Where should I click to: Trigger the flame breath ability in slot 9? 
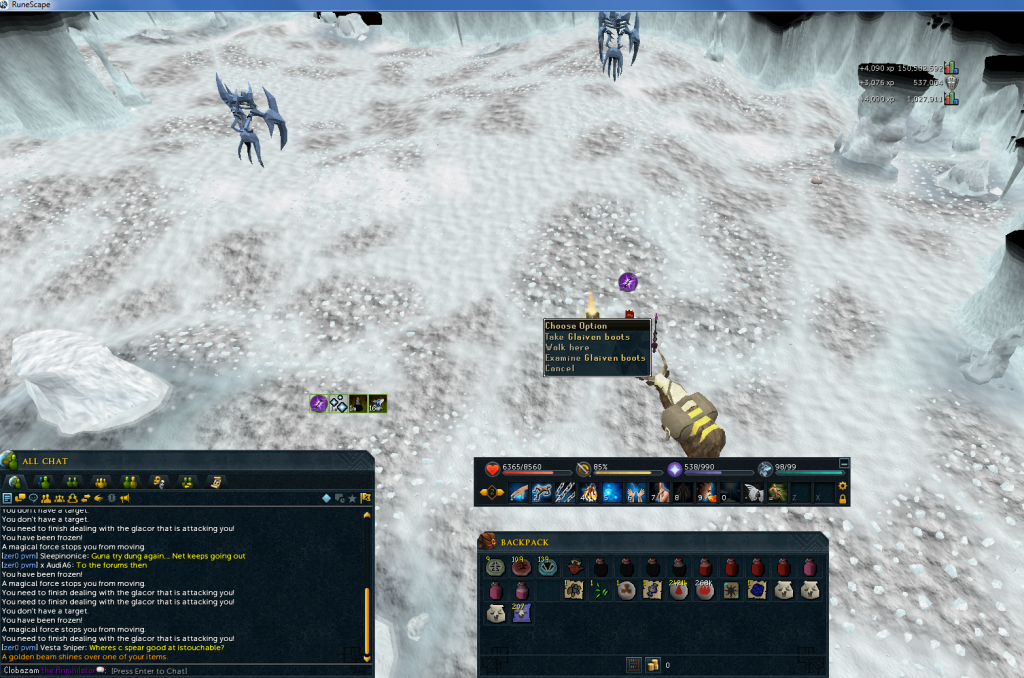pos(704,492)
